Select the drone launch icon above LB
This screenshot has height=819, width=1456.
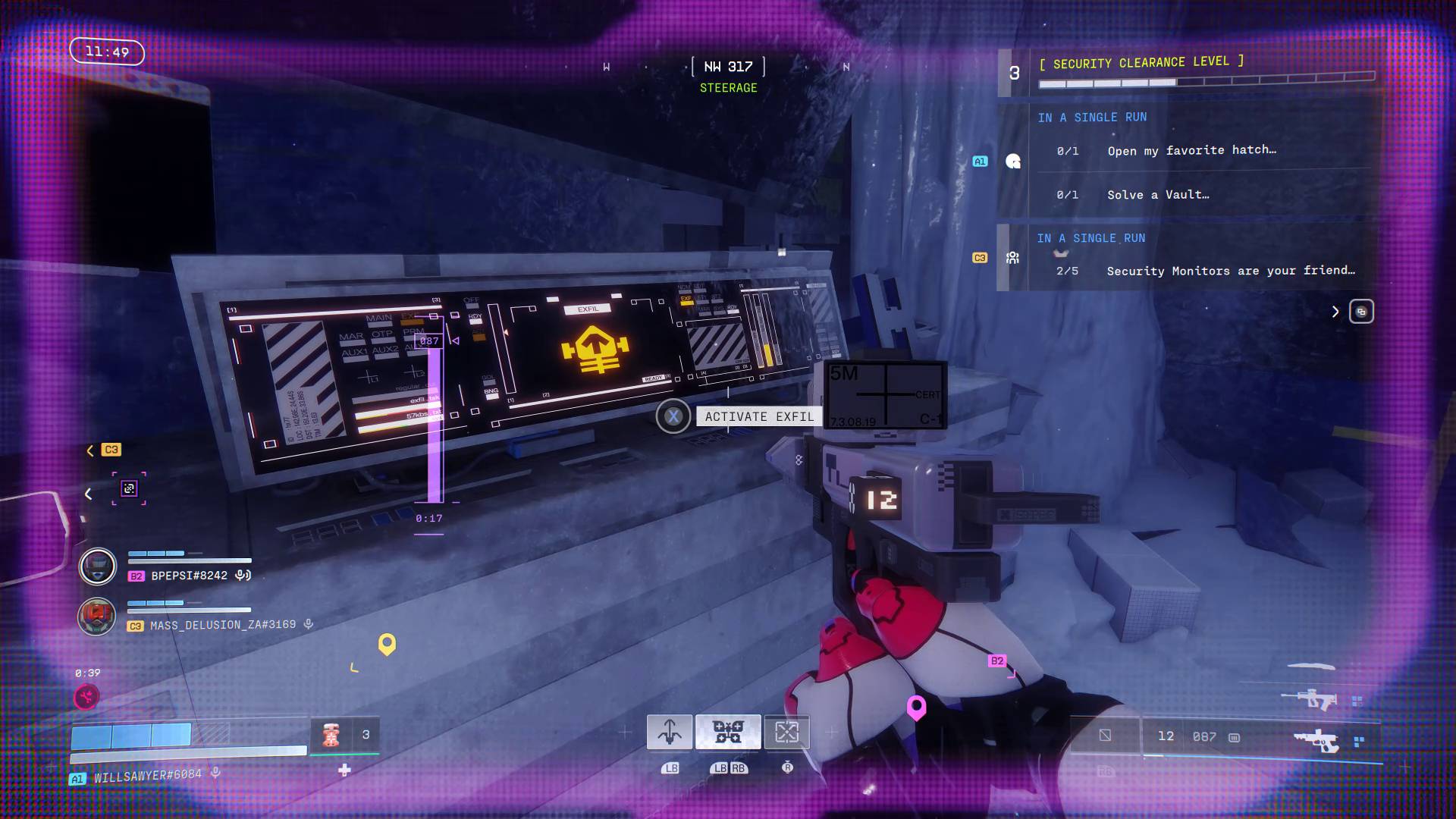click(670, 732)
